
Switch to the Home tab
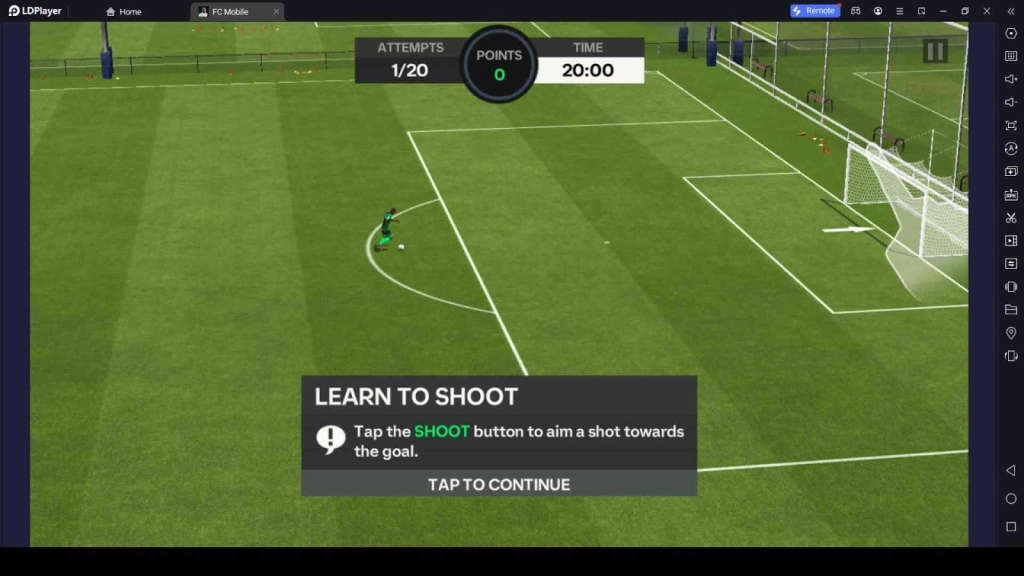click(x=124, y=12)
